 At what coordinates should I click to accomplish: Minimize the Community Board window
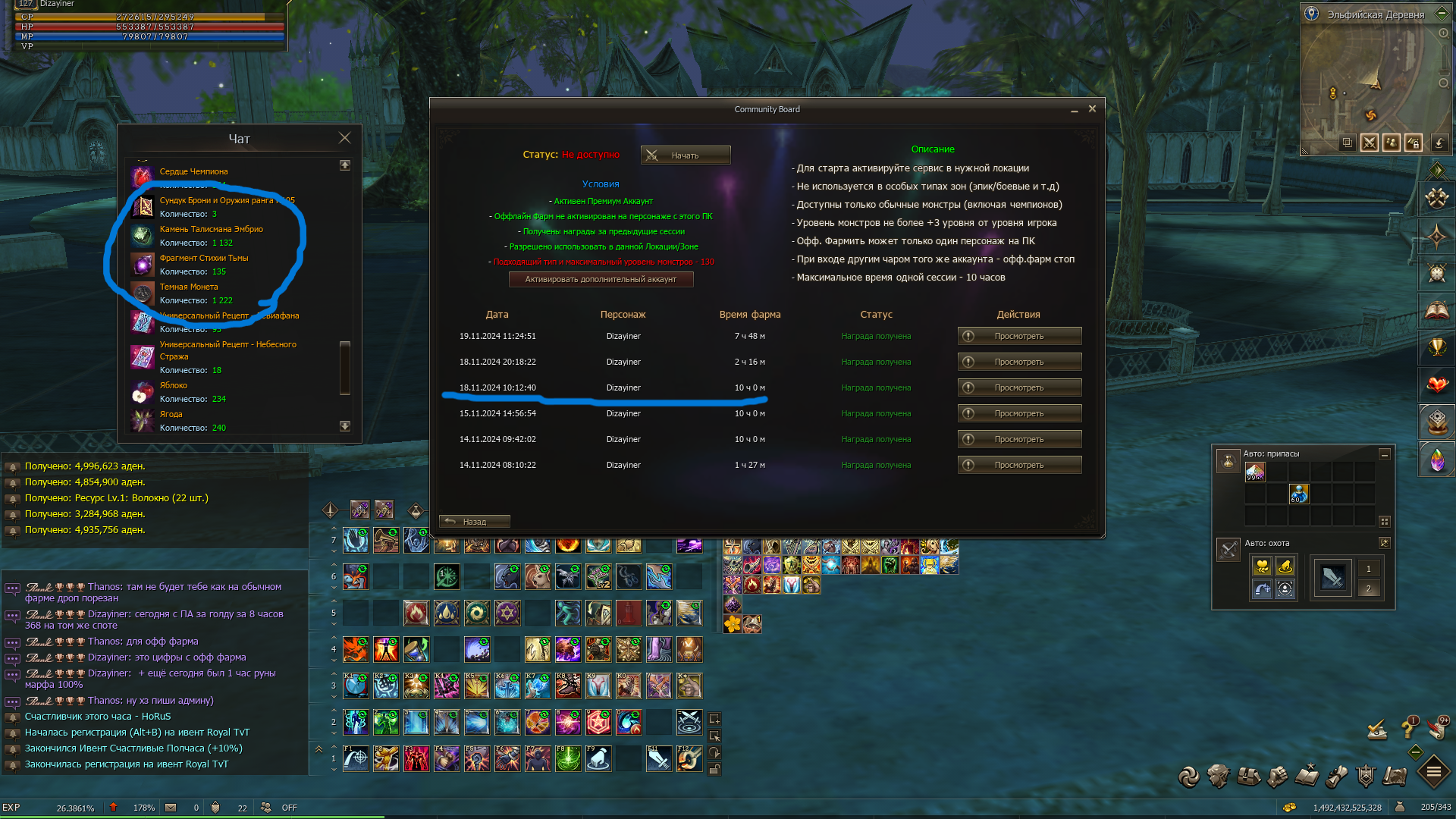[x=1074, y=111]
